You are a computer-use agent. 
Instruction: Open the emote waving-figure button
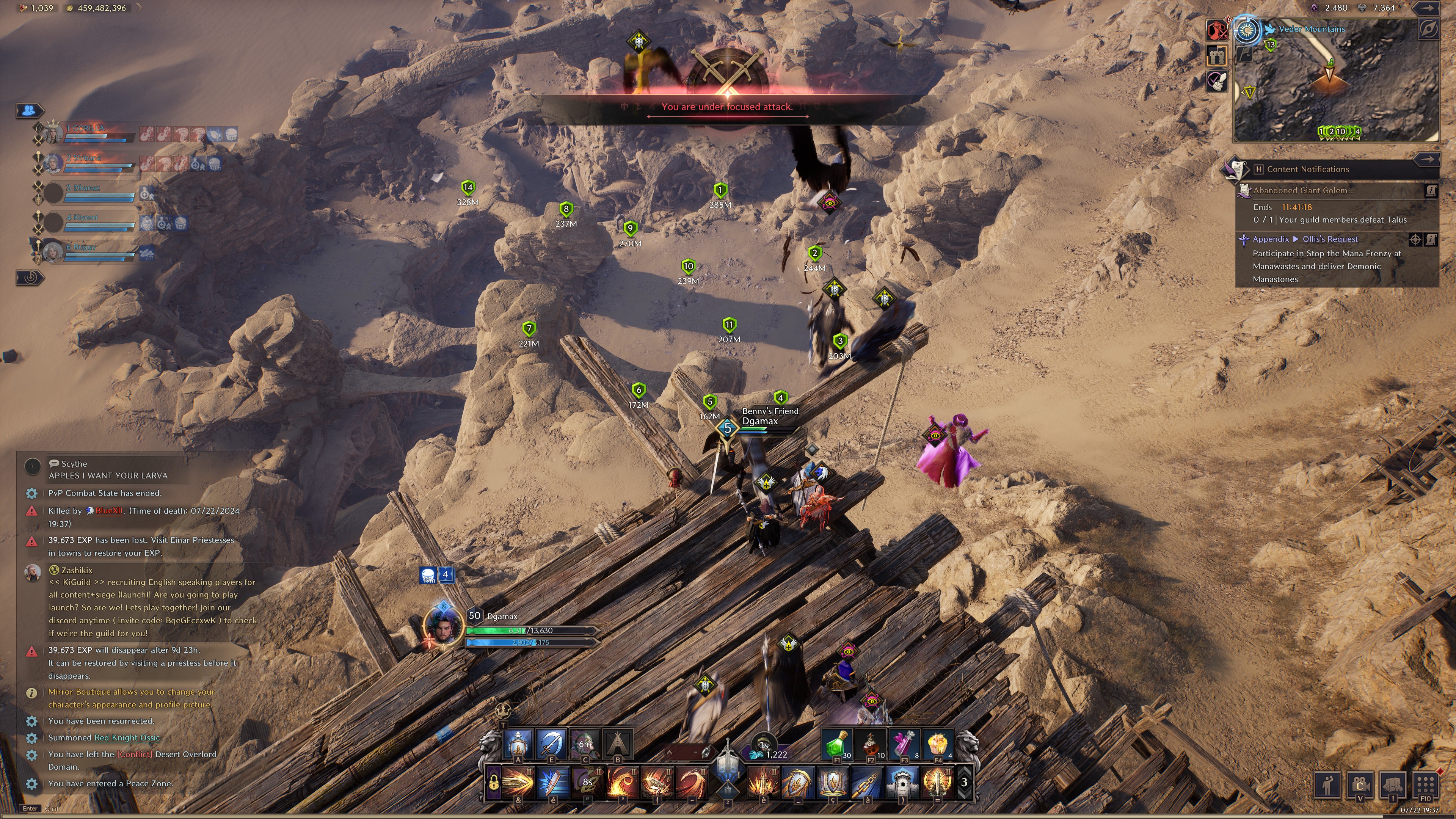pos(1328,784)
